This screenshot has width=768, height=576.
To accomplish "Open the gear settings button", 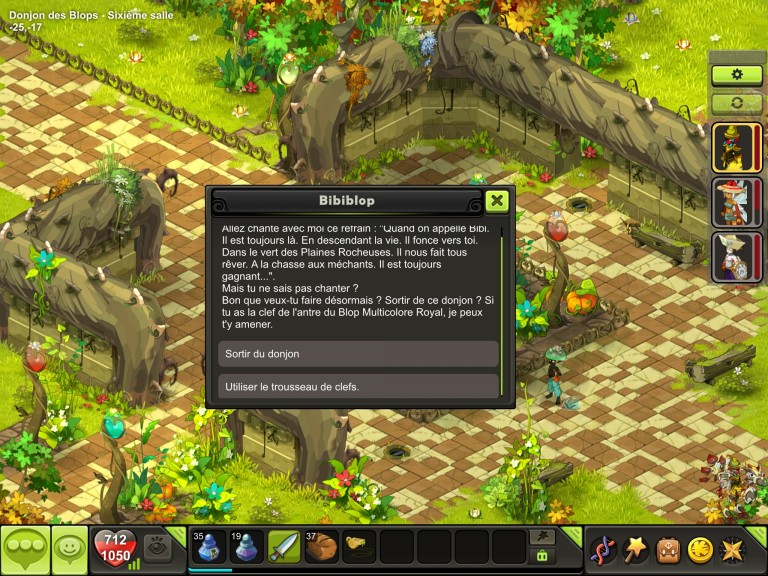I will [x=737, y=75].
